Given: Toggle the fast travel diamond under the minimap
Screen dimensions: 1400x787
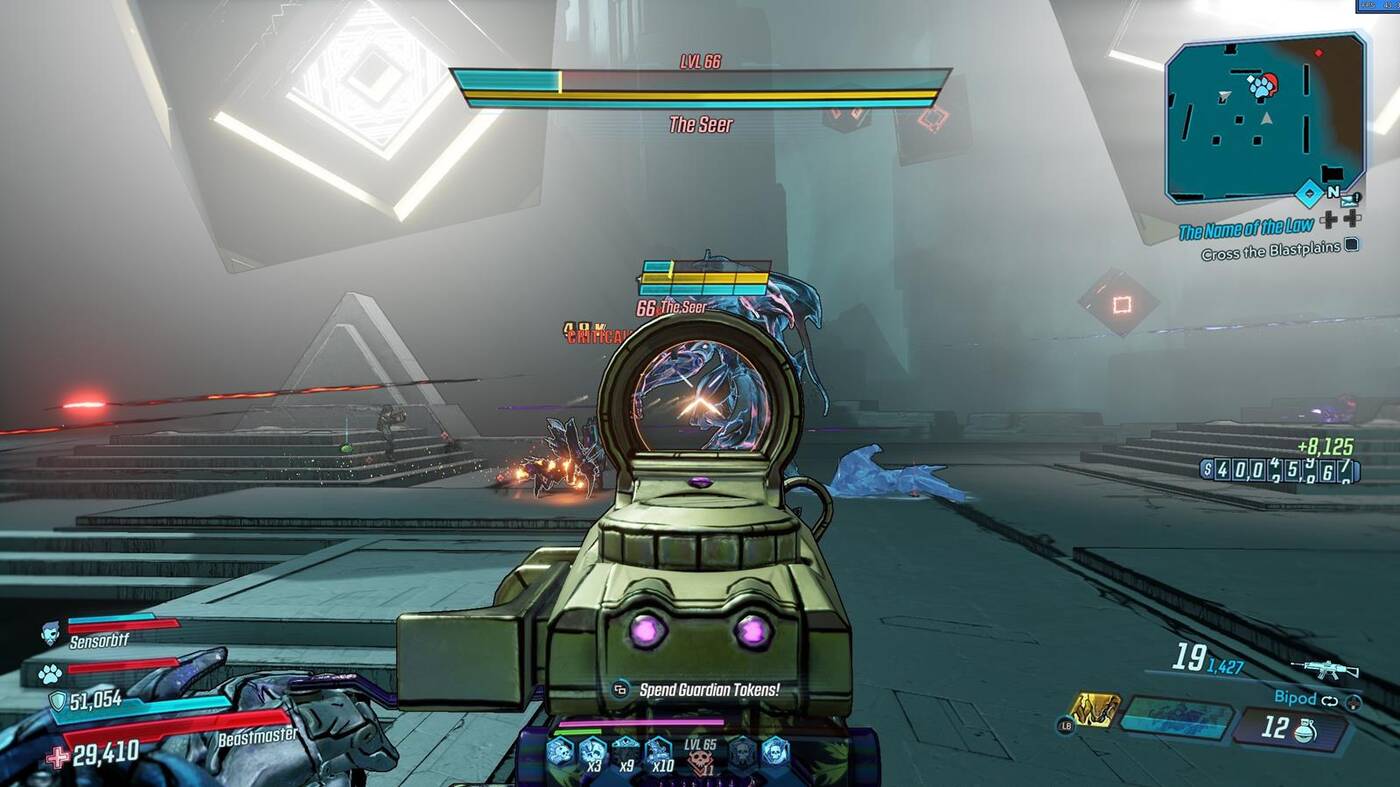Looking at the screenshot, I should click(x=1307, y=193).
